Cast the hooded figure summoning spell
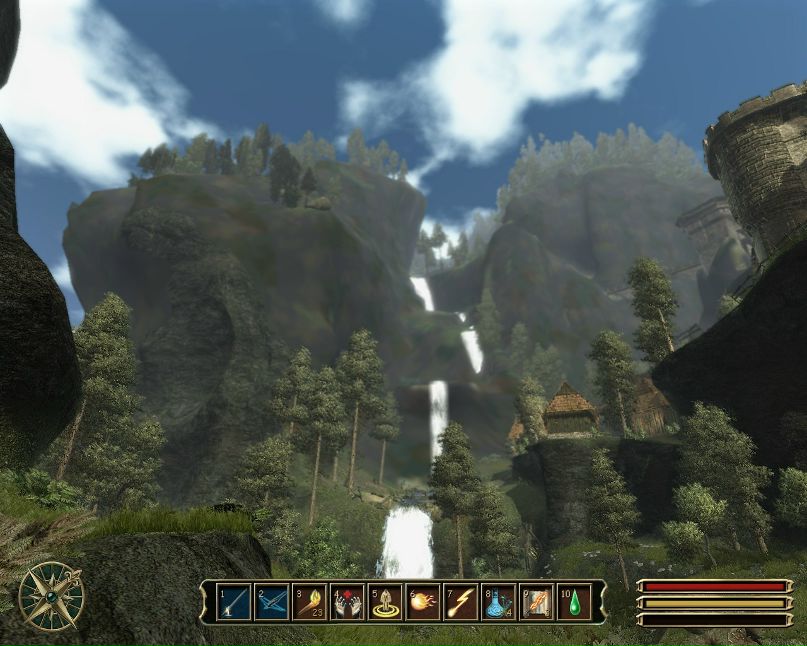Screen dimensions: 807x646 (385, 602)
